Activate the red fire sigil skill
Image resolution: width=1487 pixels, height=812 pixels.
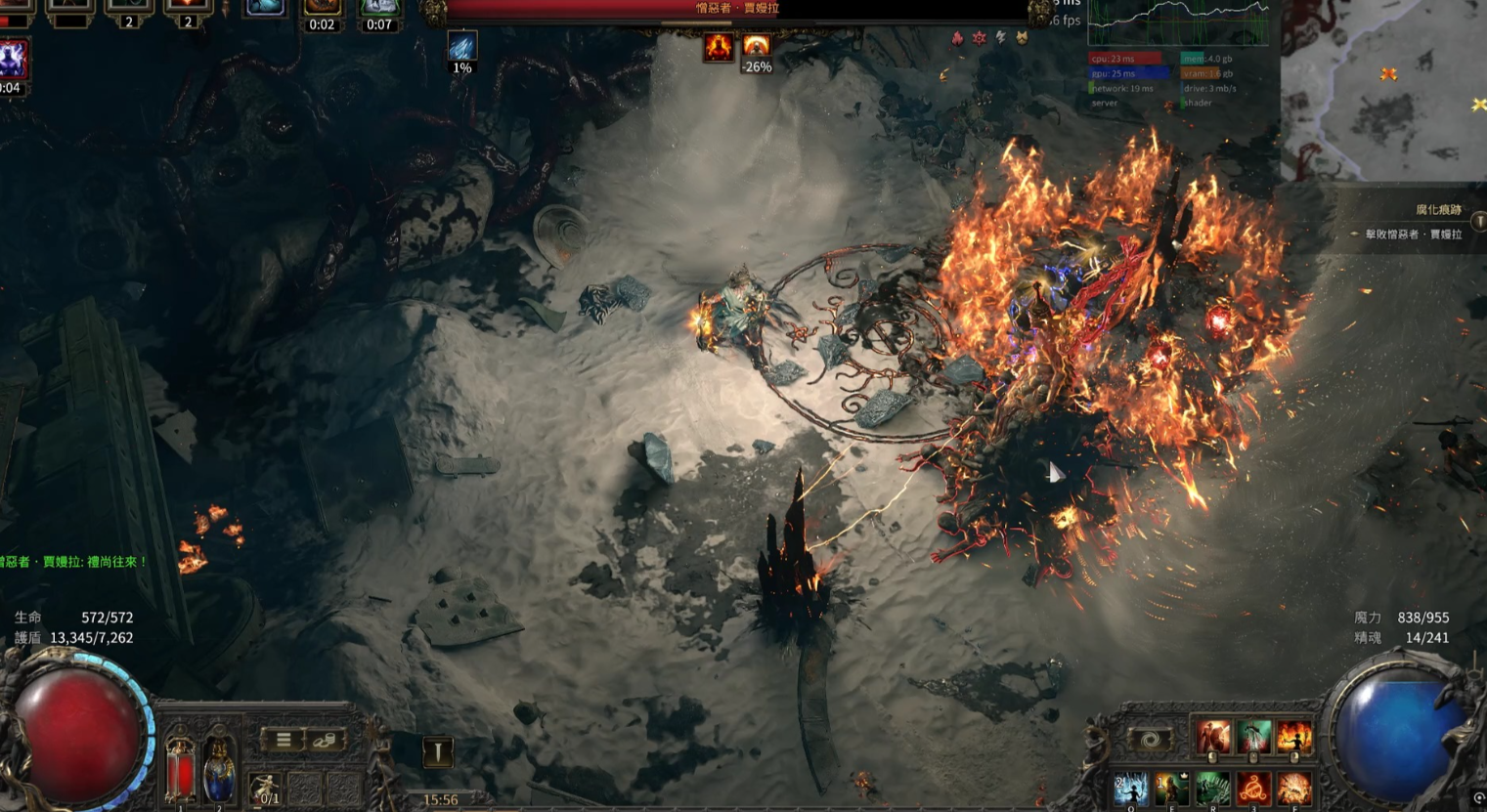pyautogui.click(x=1253, y=789)
